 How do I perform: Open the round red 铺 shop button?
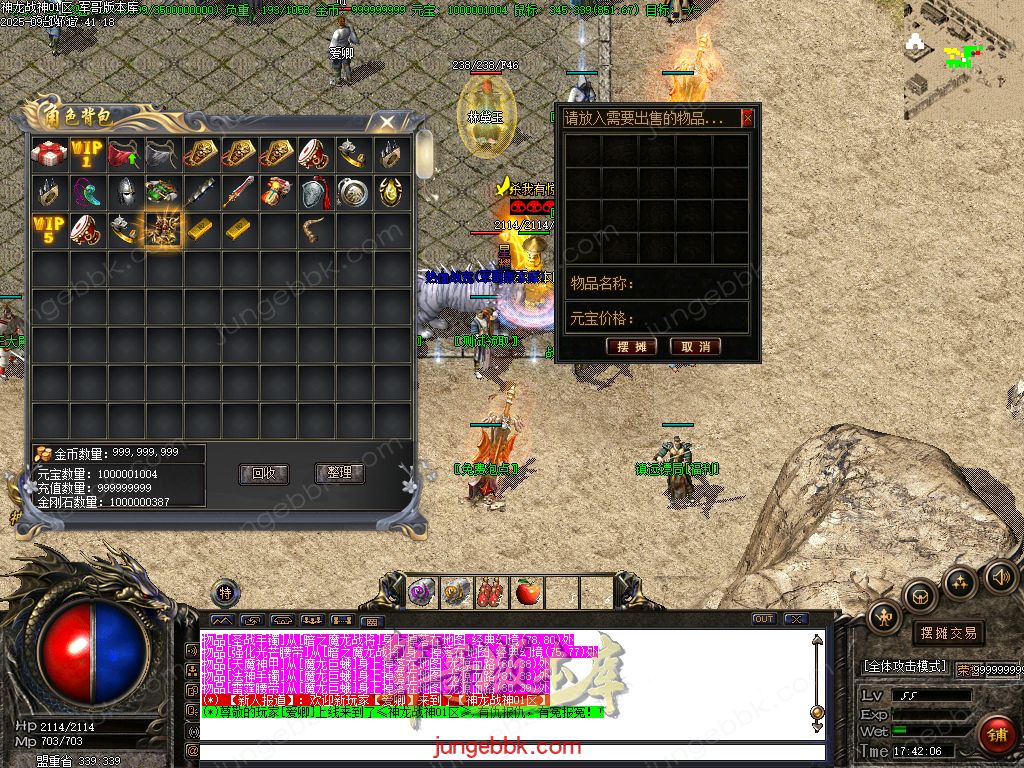pyautogui.click(x=996, y=735)
